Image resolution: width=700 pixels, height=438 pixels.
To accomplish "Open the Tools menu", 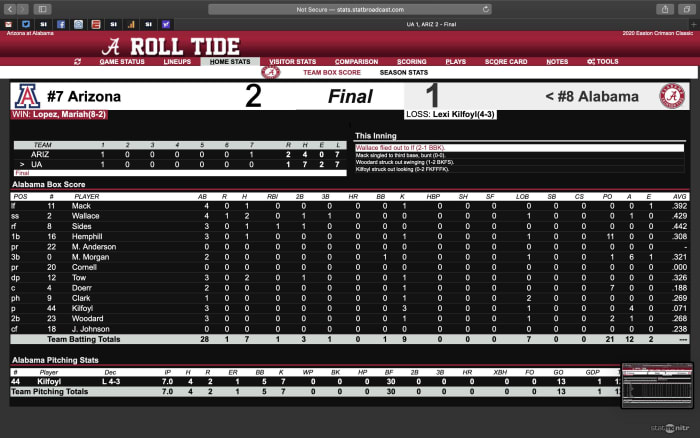I will (603, 62).
